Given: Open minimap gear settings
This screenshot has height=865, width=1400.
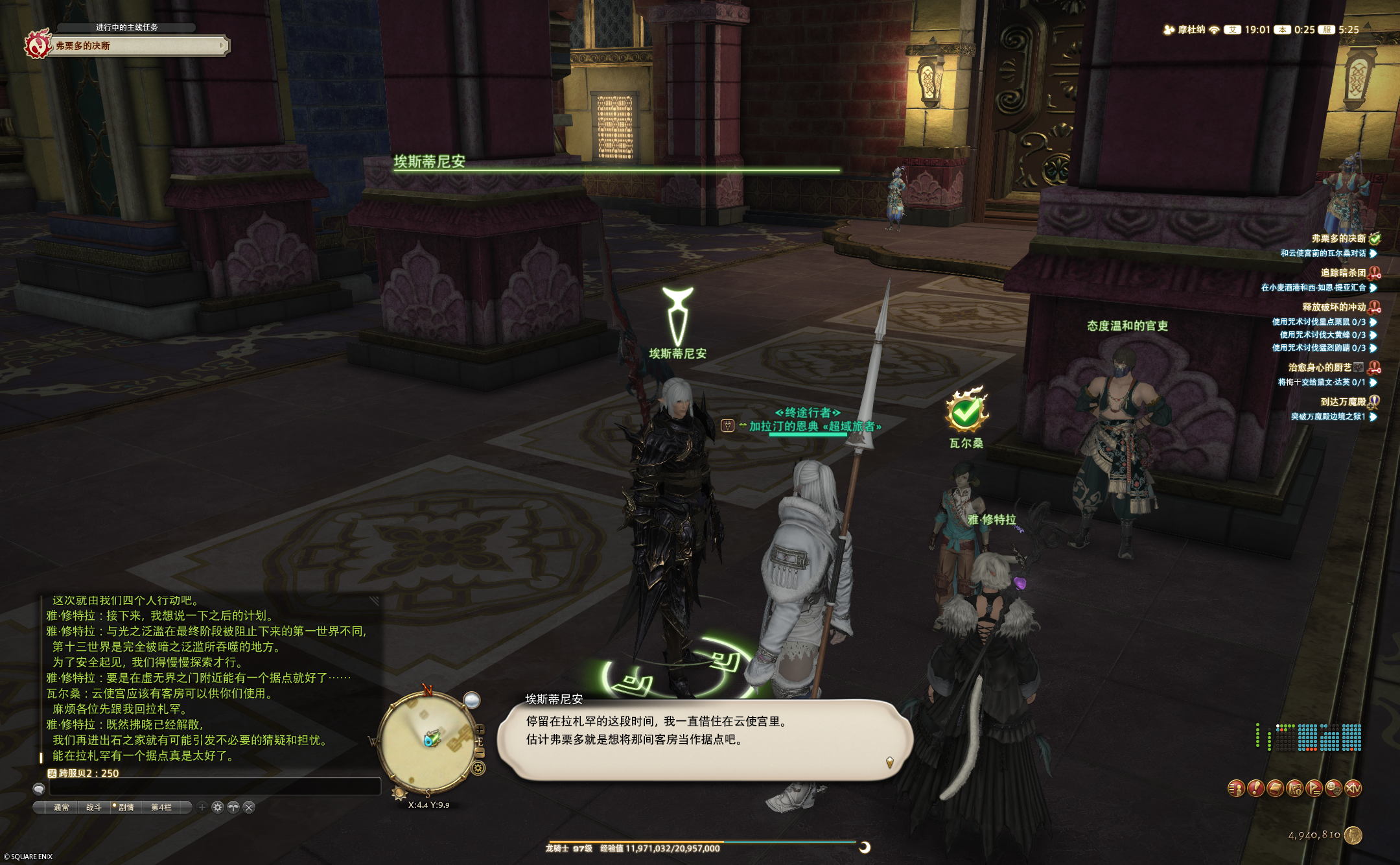Looking at the screenshot, I should click(x=478, y=768).
